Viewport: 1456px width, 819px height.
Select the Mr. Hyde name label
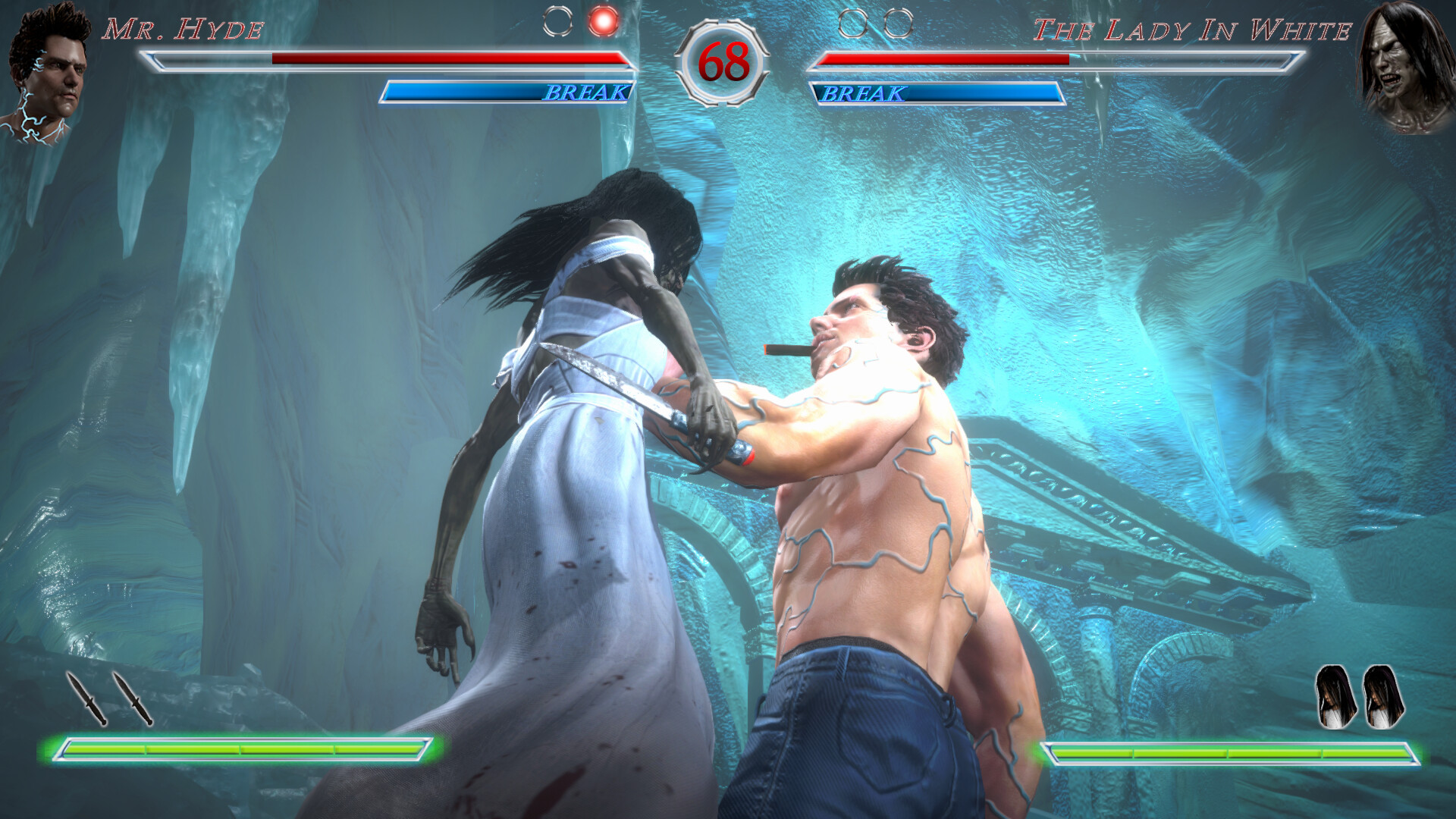pos(184,27)
